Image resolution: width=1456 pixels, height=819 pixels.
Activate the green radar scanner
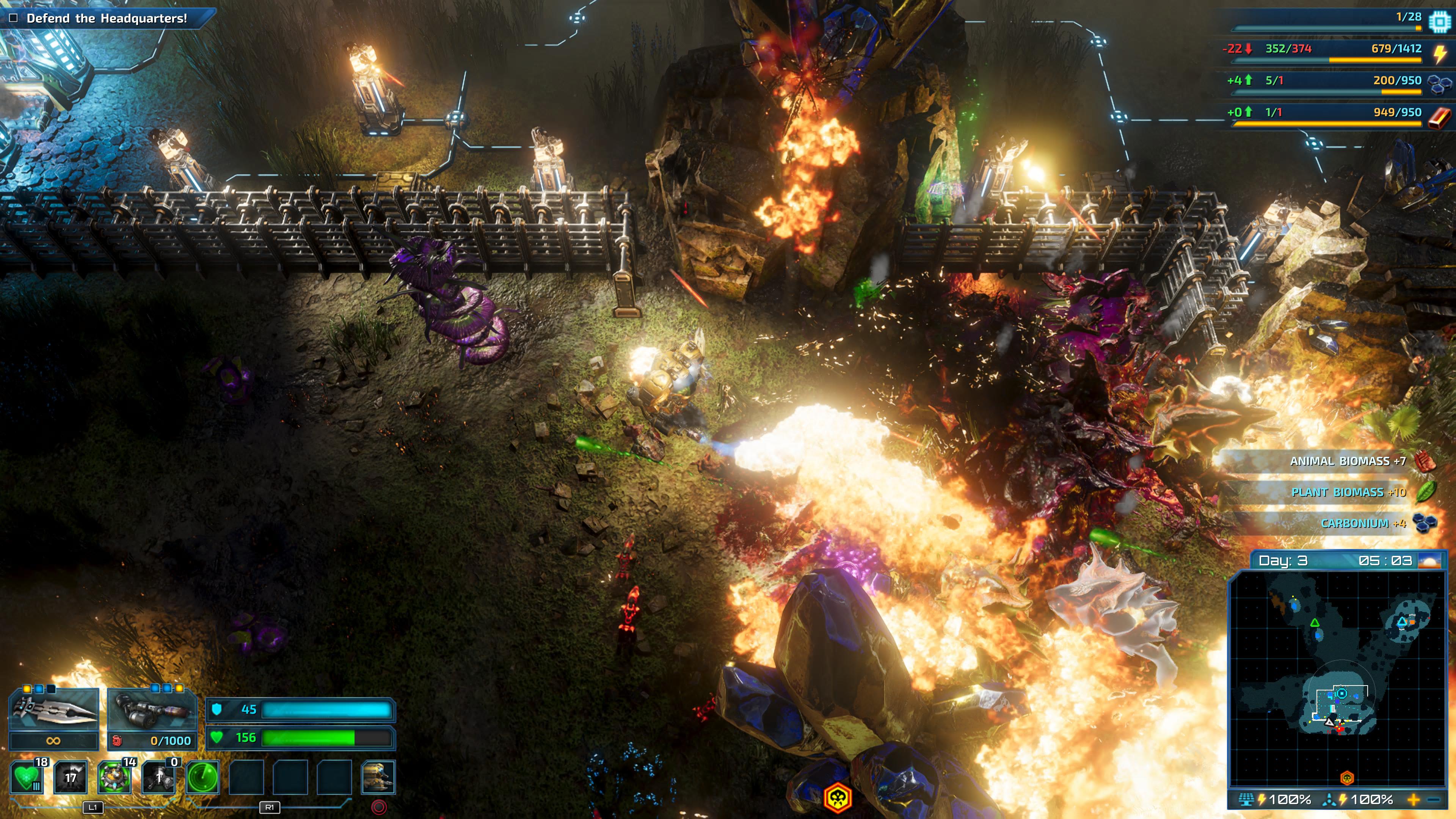(202, 777)
